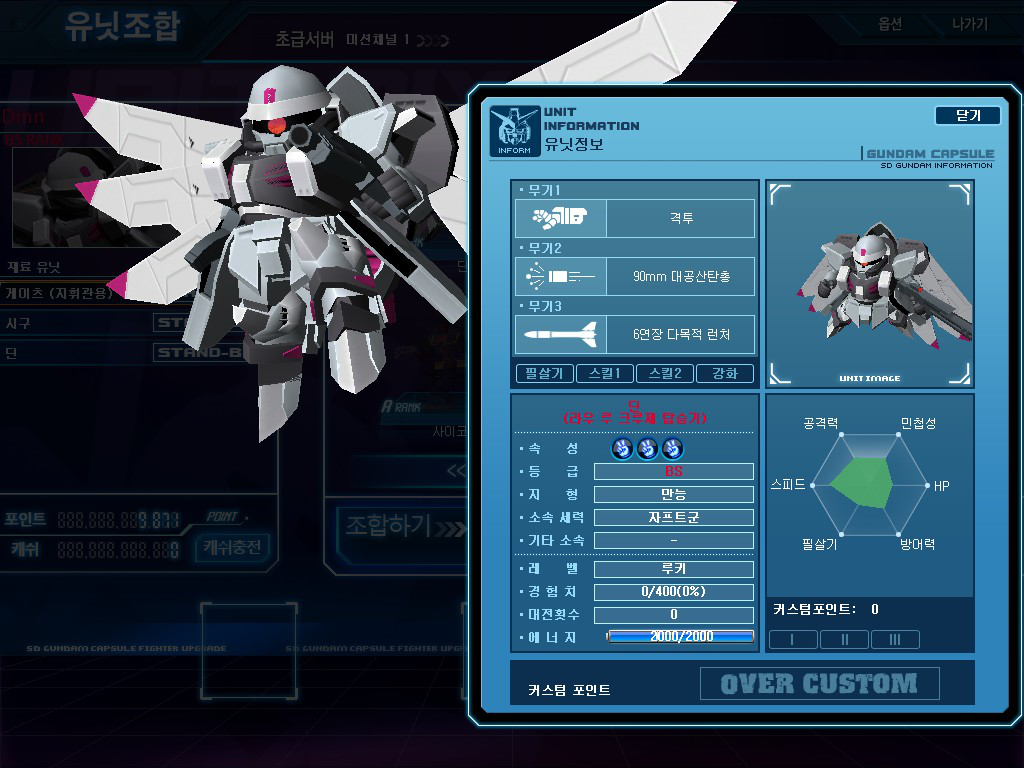Viewport: 1024px width, 768px height.
Task: Choose custom point preset III
Action: 895,640
